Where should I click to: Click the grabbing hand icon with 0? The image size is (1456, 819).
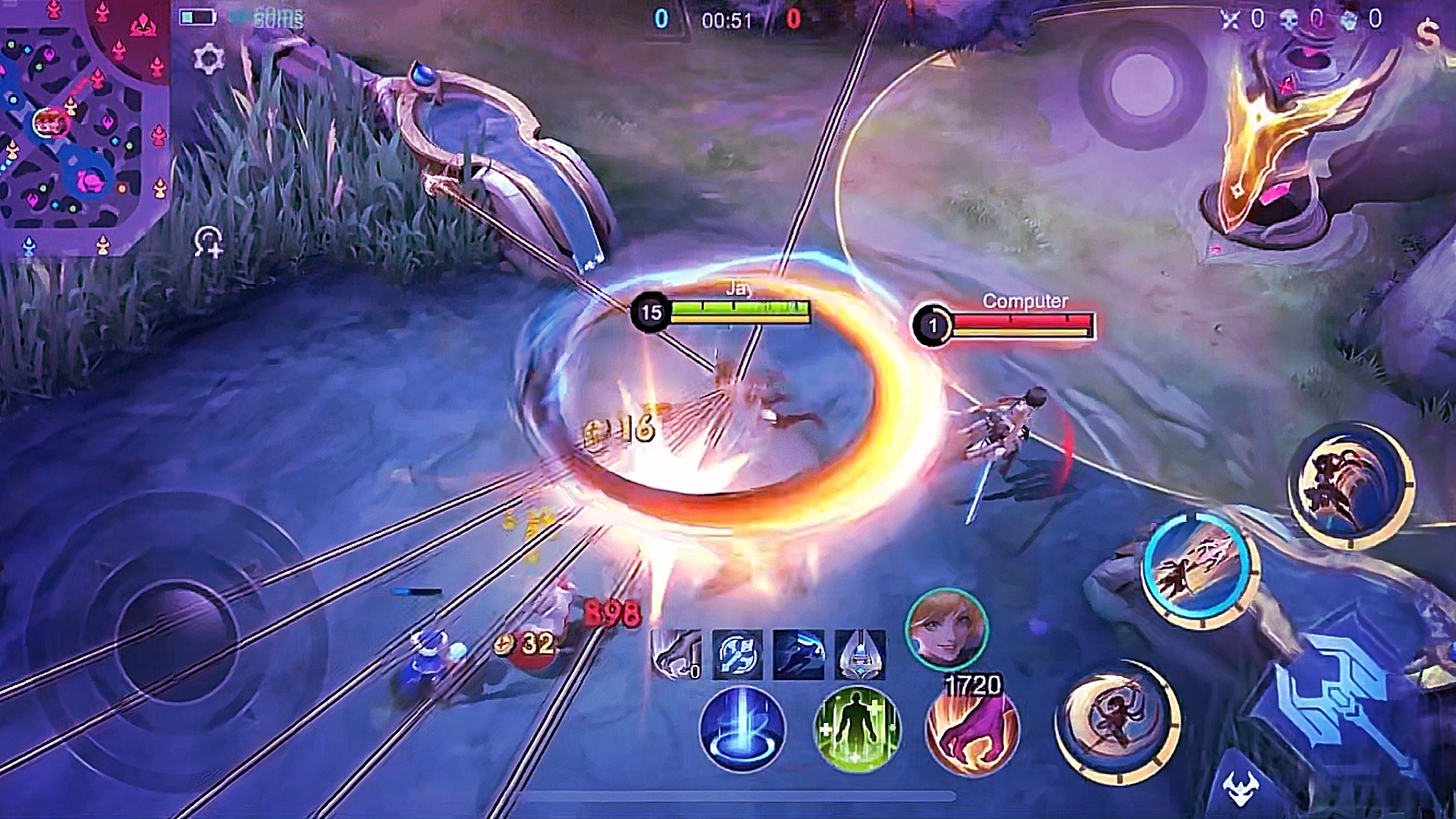pos(676,654)
